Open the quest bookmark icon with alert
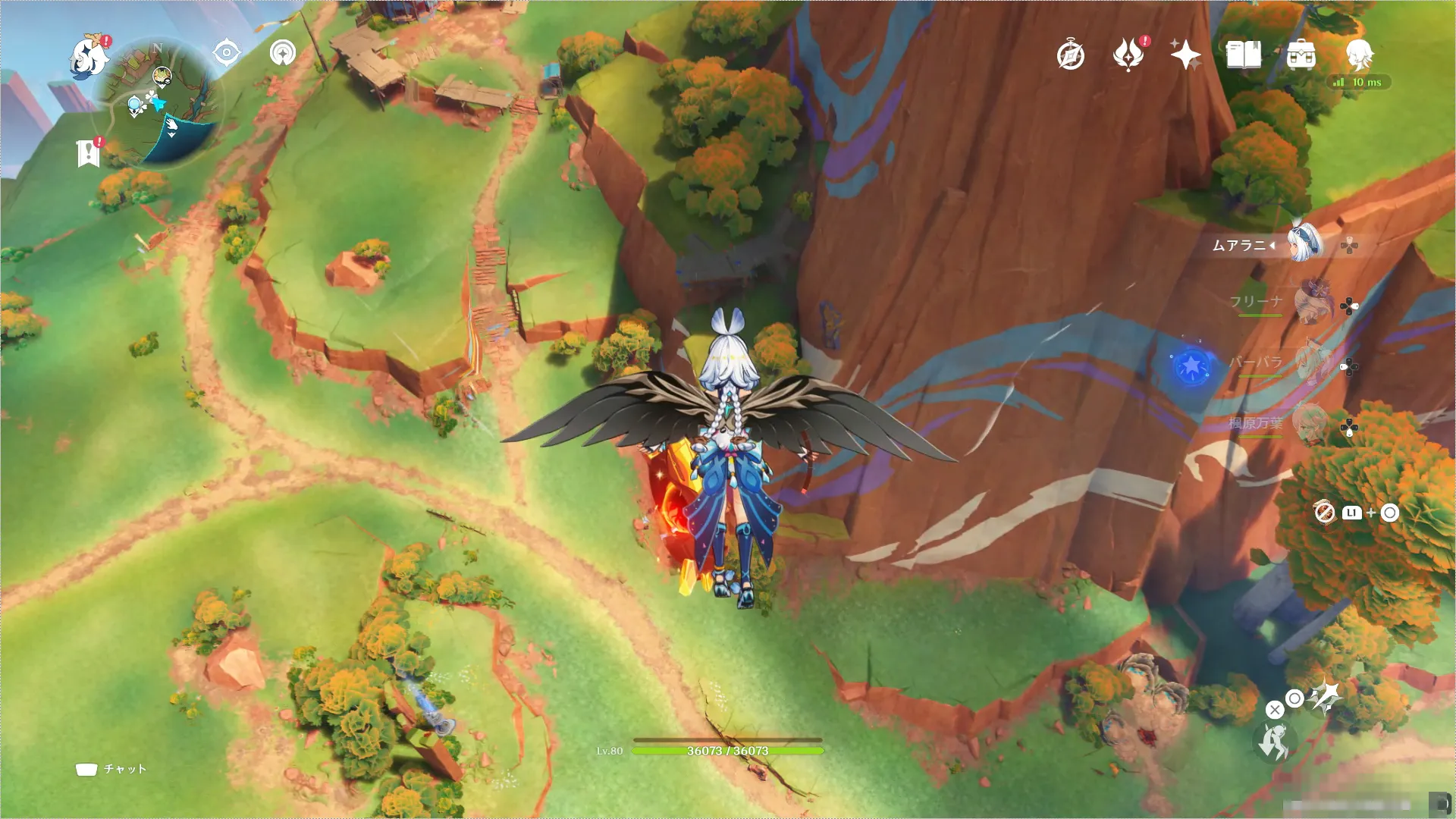This screenshot has height=819, width=1456. (x=89, y=152)
